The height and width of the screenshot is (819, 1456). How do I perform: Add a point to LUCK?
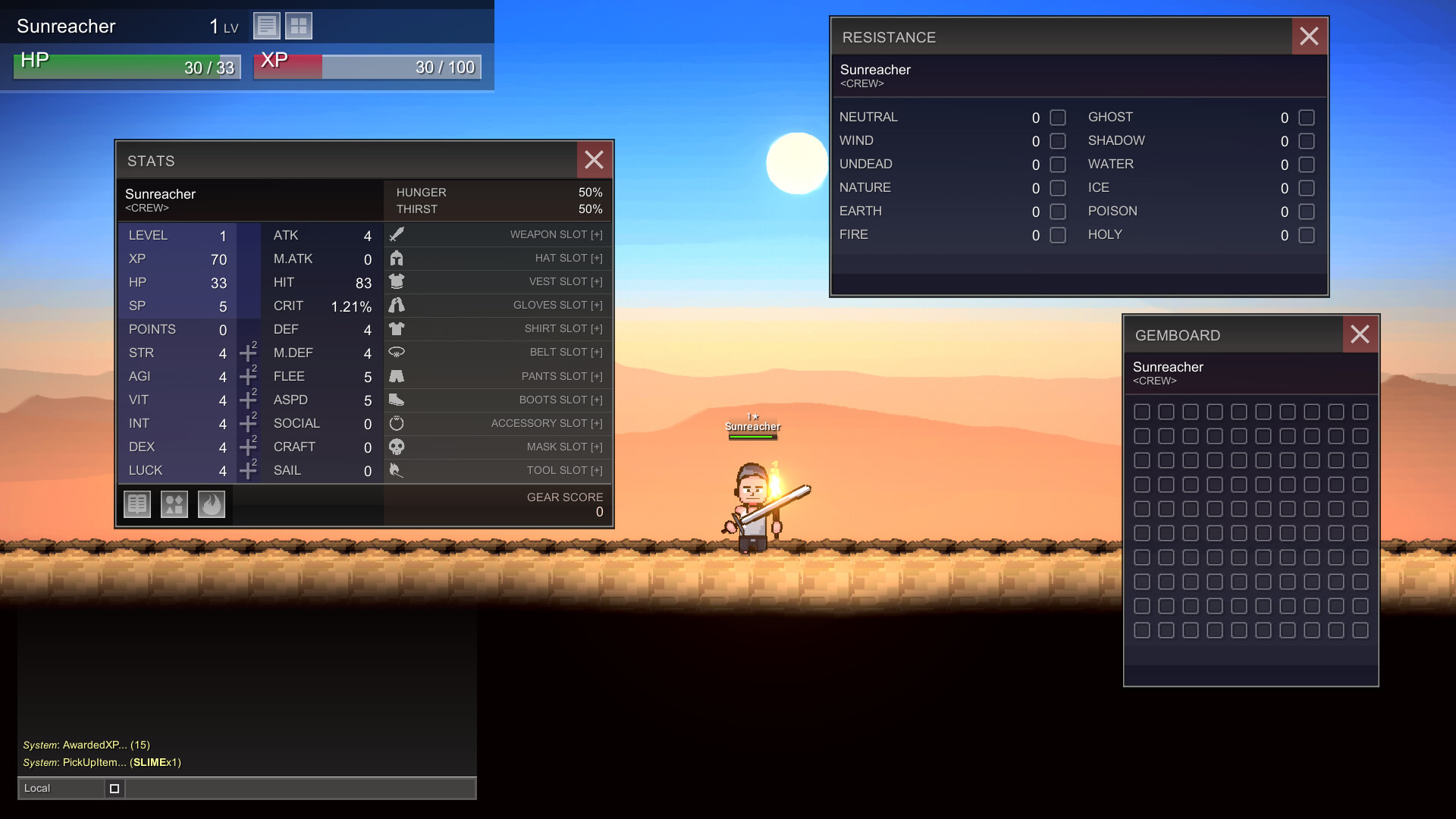(248, 471)
